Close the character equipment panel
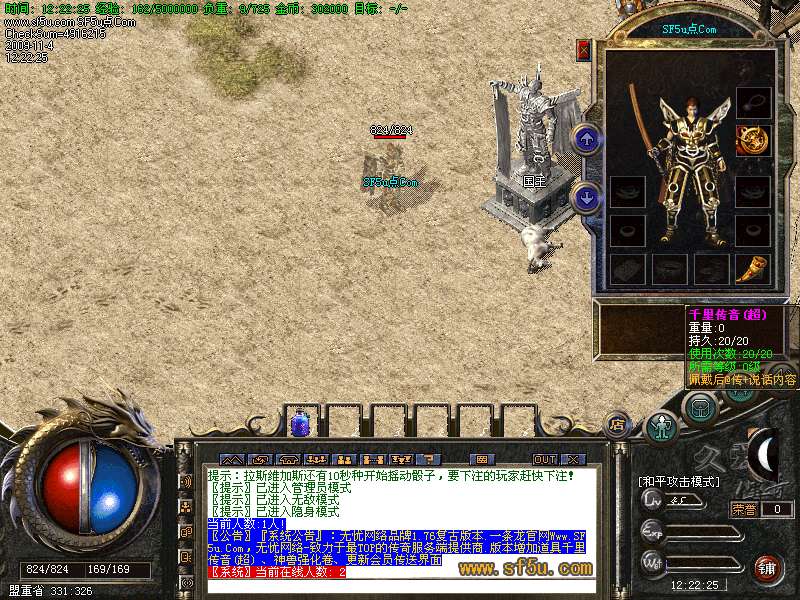 (584, 50)
